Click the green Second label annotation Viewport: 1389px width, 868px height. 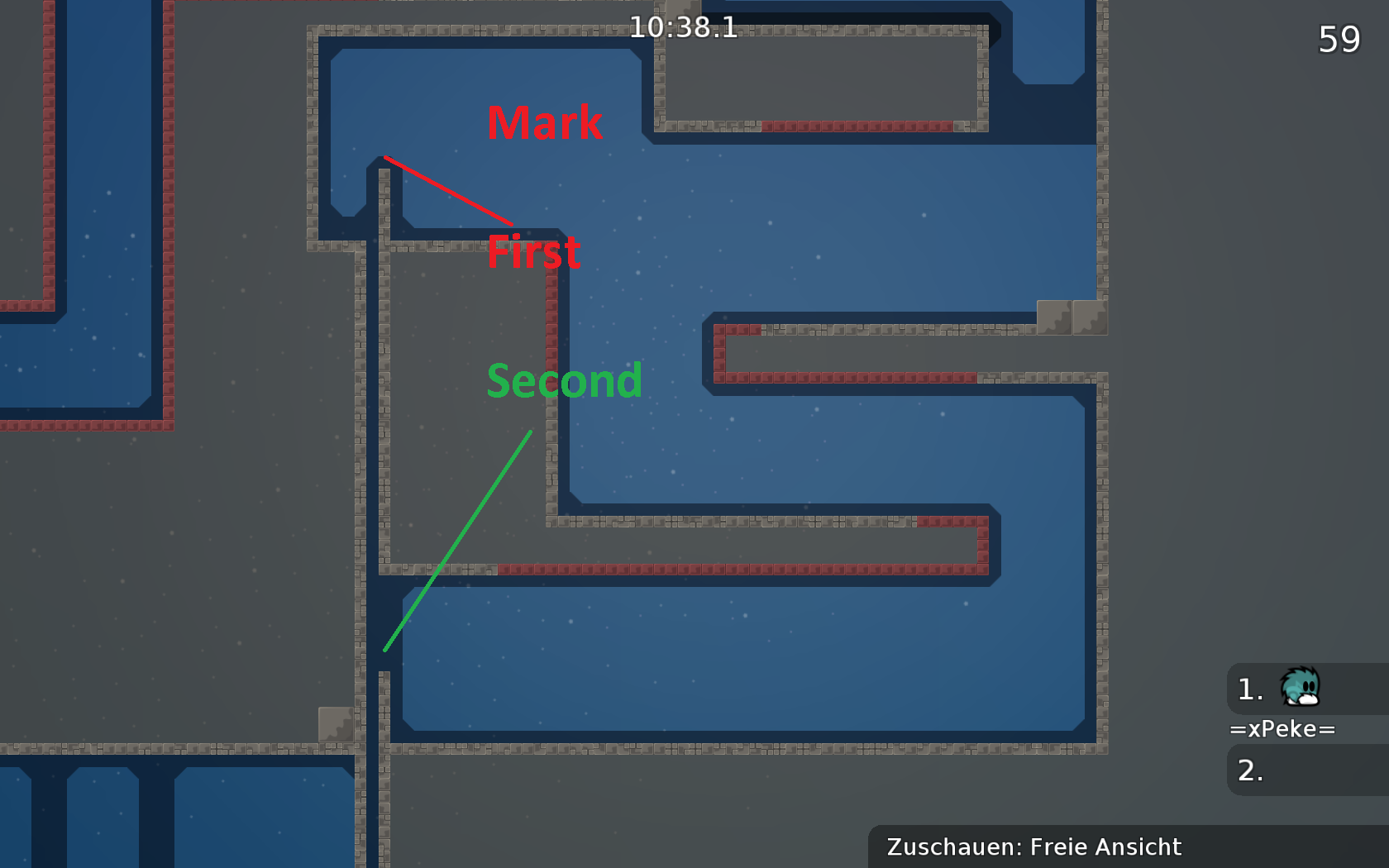(565, 381)
